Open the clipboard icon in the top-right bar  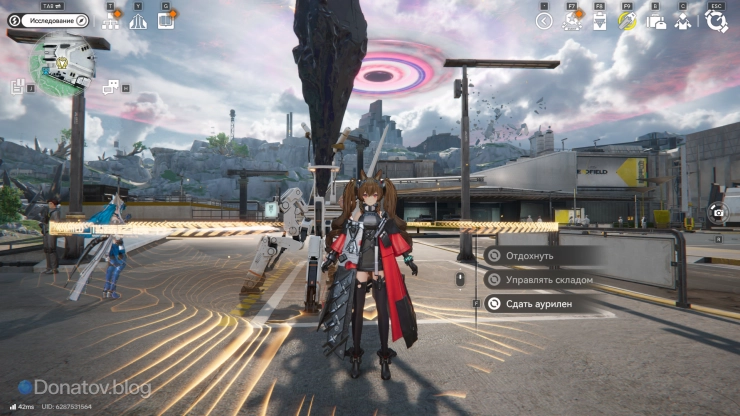pos(600,20)
